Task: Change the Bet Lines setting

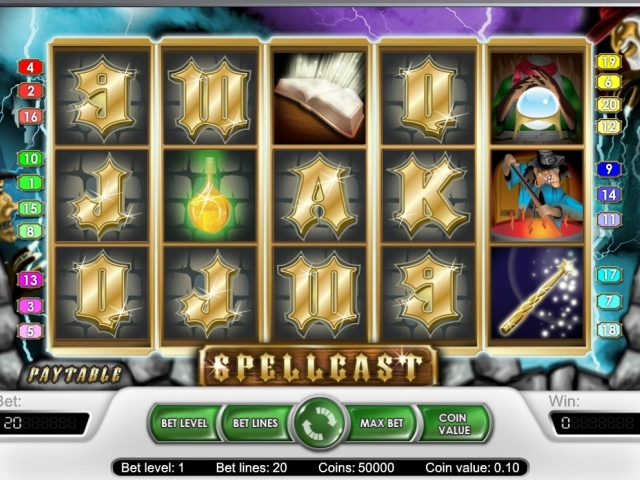Action: [255, 423]
